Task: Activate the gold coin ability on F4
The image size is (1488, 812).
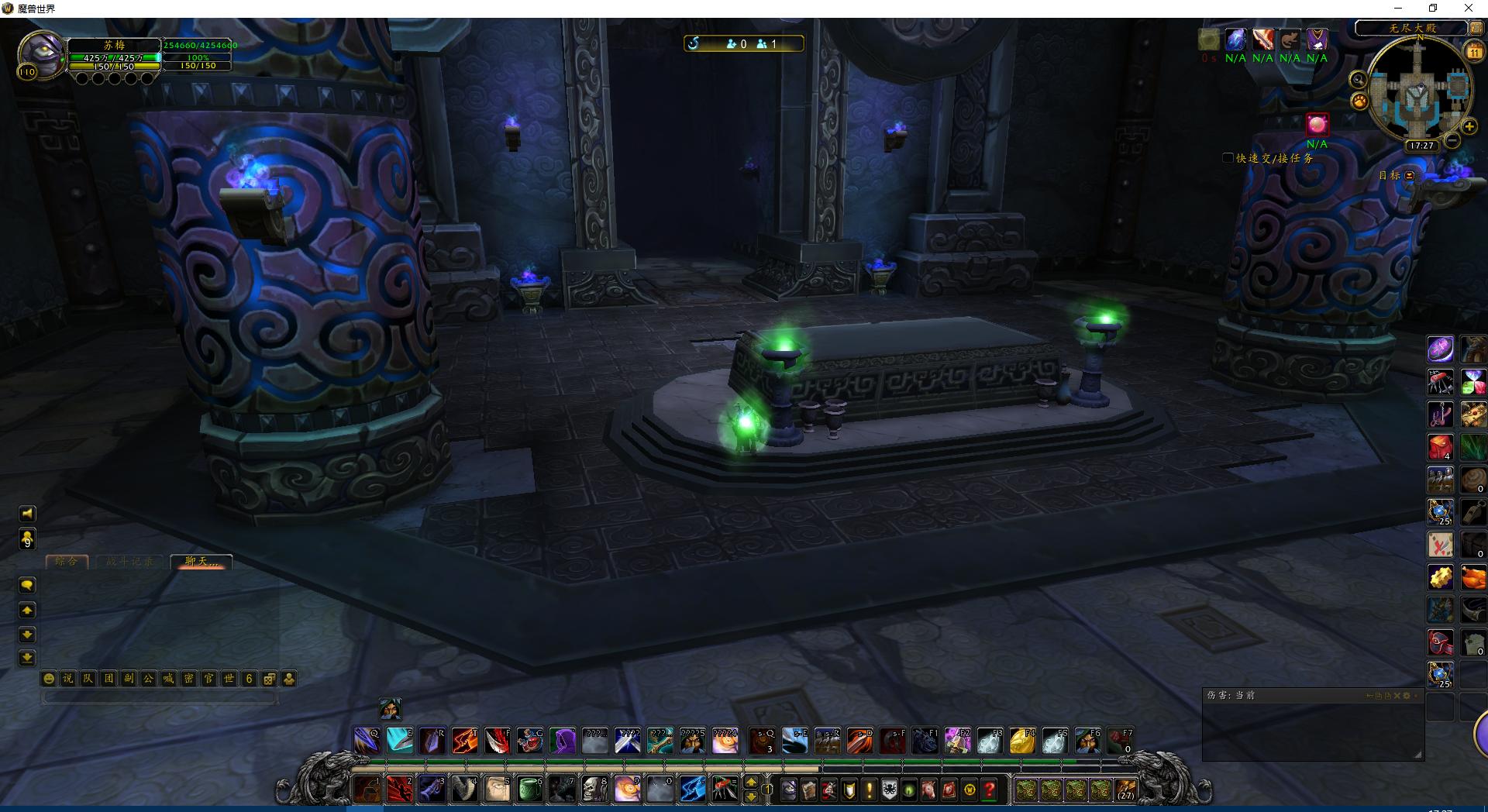Action: coord(1022,742)
